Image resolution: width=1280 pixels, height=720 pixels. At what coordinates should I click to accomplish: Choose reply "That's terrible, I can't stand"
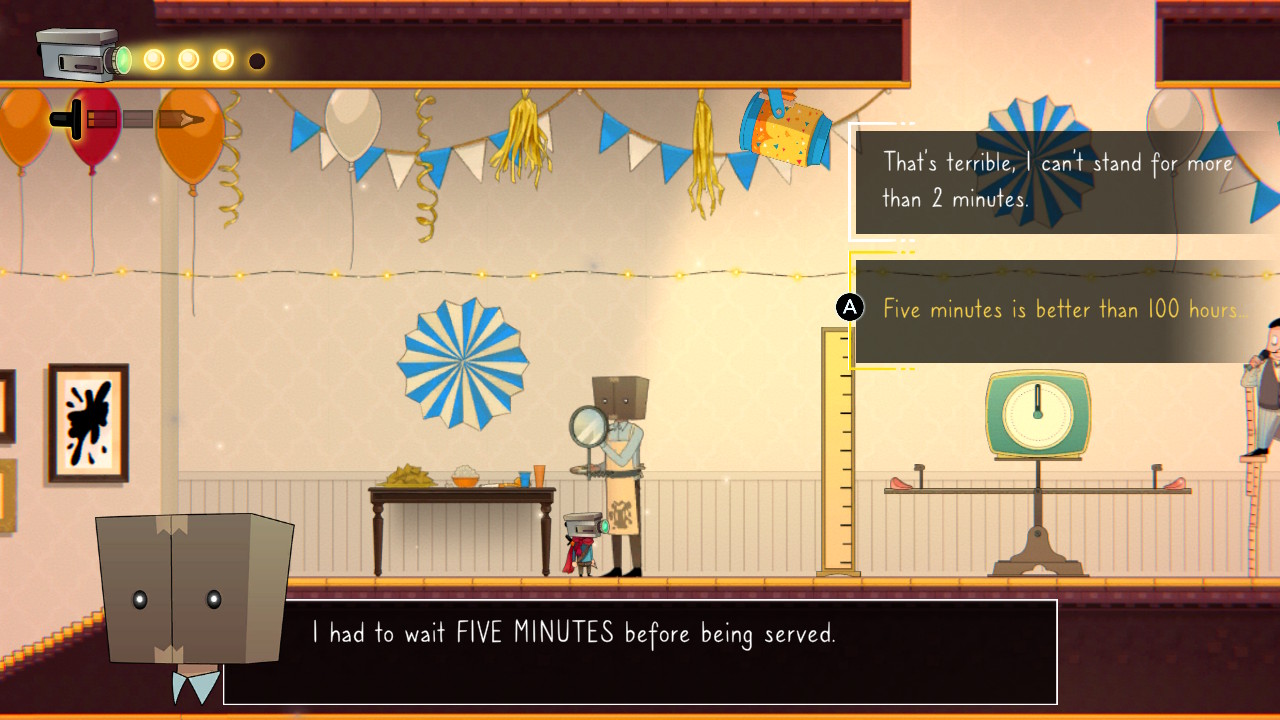click(x=1058, y=181)
